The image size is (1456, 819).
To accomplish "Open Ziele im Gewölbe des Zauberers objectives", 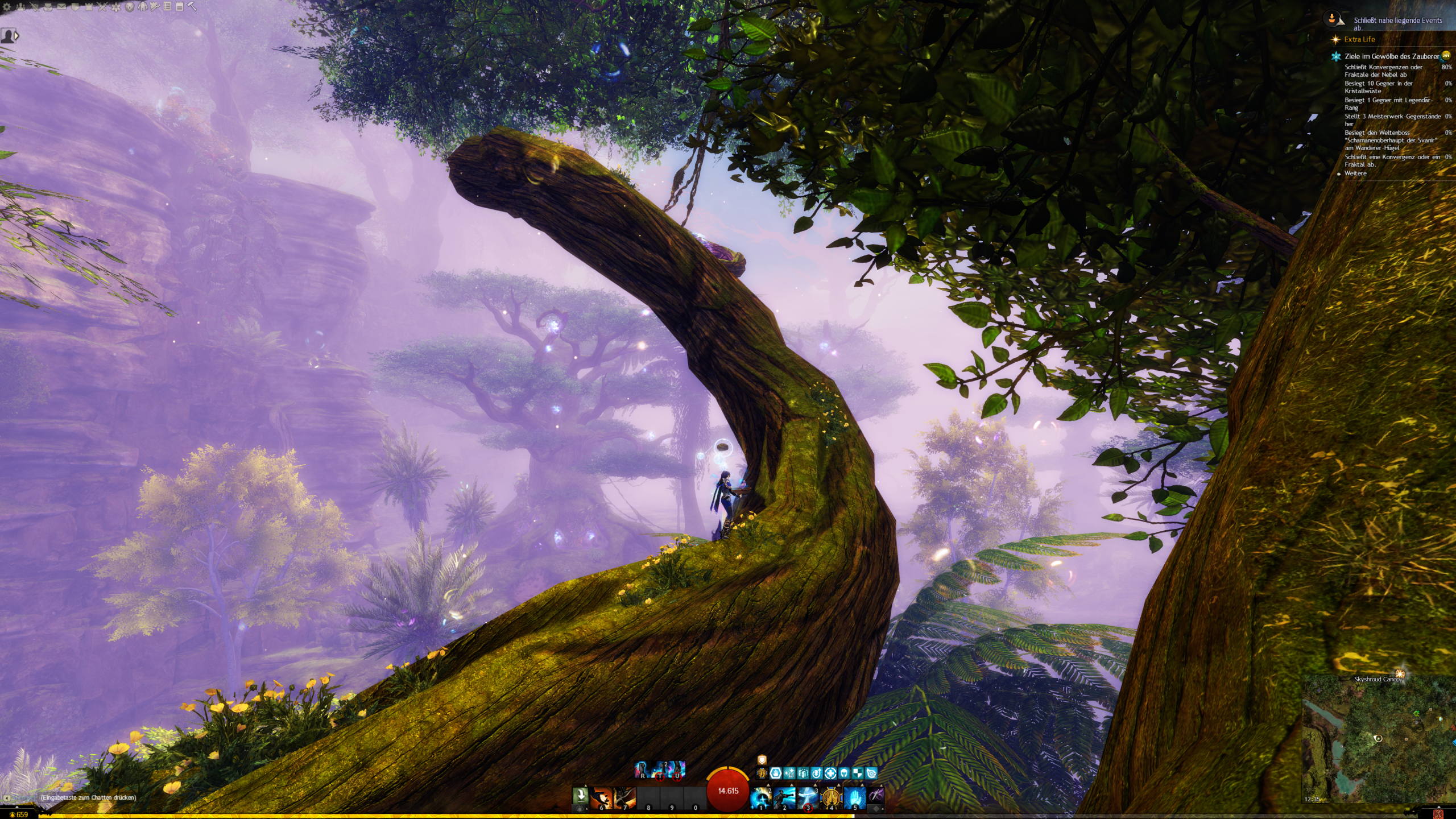I will coord(1391,56).
